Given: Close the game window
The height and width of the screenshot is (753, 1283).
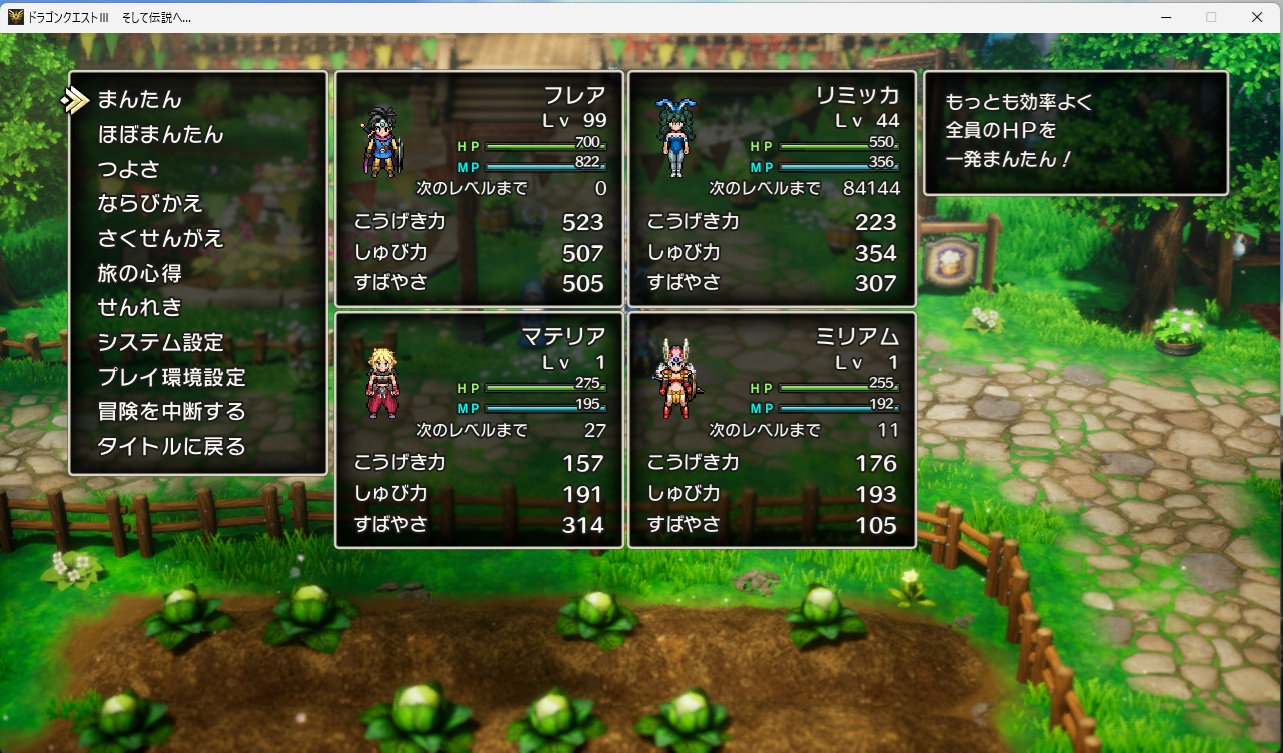Looking at the screenshot, I should point(1257,17).
